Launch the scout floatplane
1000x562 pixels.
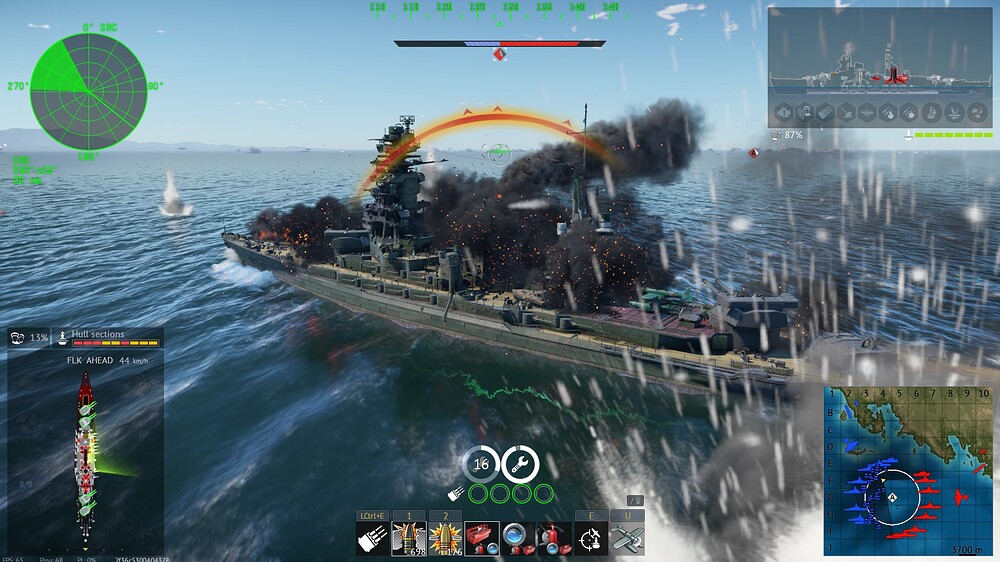pos(627,537)
